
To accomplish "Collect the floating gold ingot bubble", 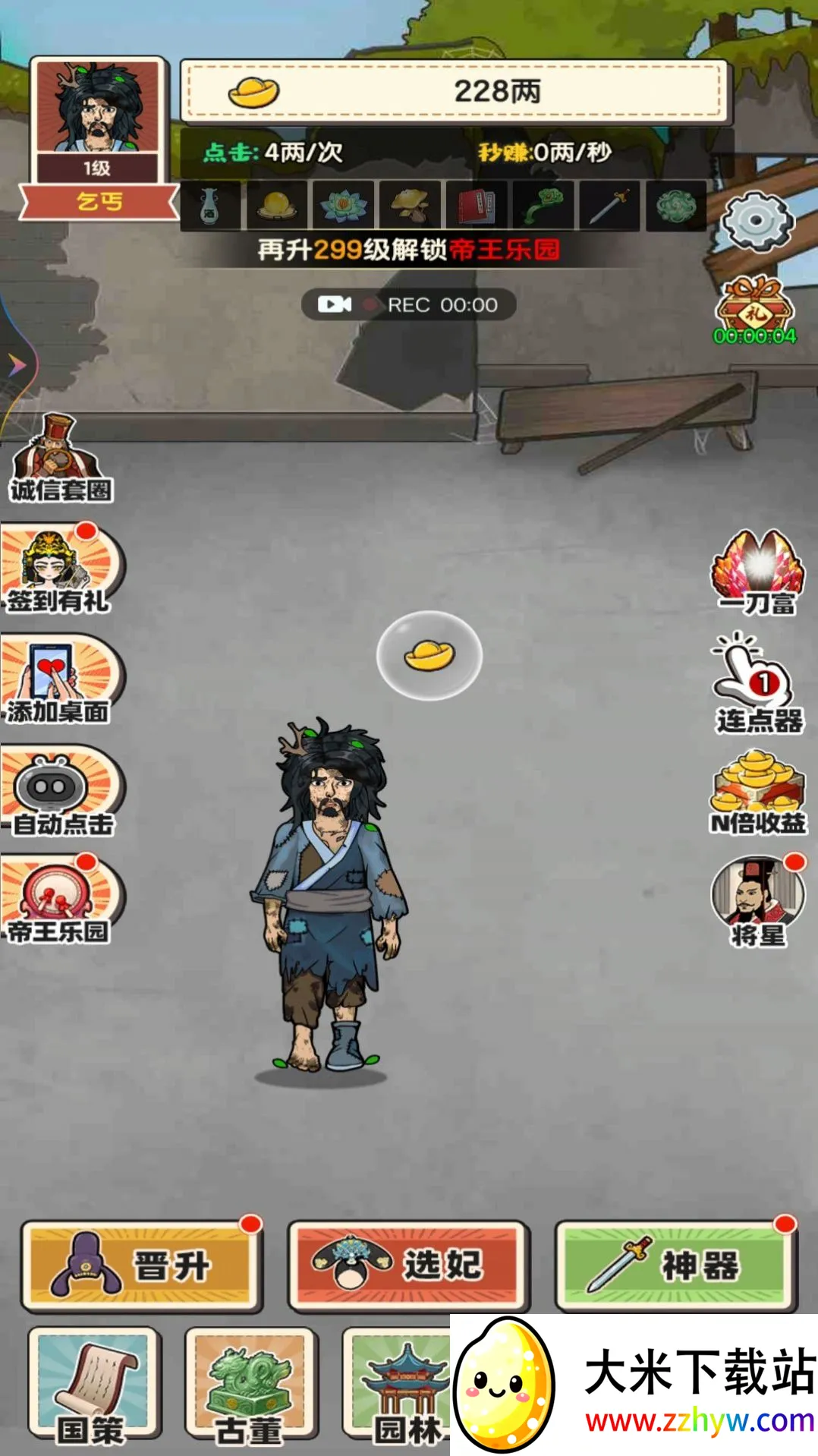I will coord(429,655).
